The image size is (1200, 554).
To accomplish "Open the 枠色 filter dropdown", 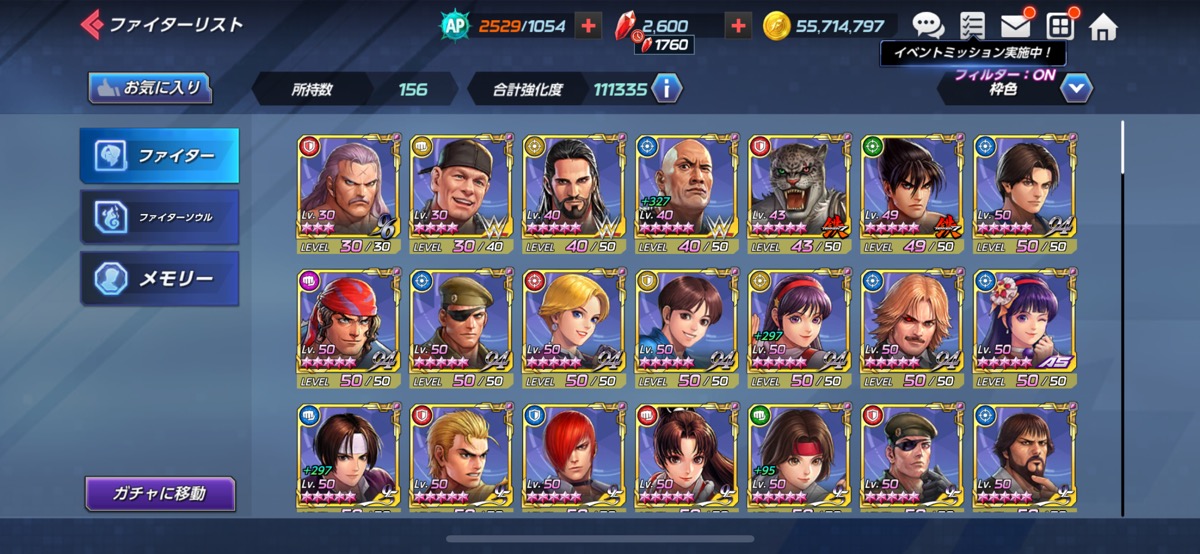I will pos(1076,89).
